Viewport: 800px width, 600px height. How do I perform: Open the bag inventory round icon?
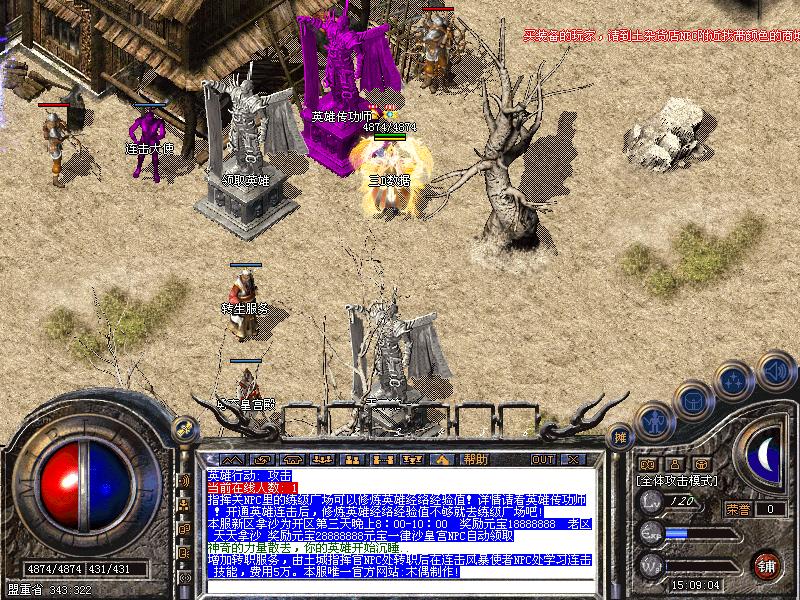click(693, 401)
